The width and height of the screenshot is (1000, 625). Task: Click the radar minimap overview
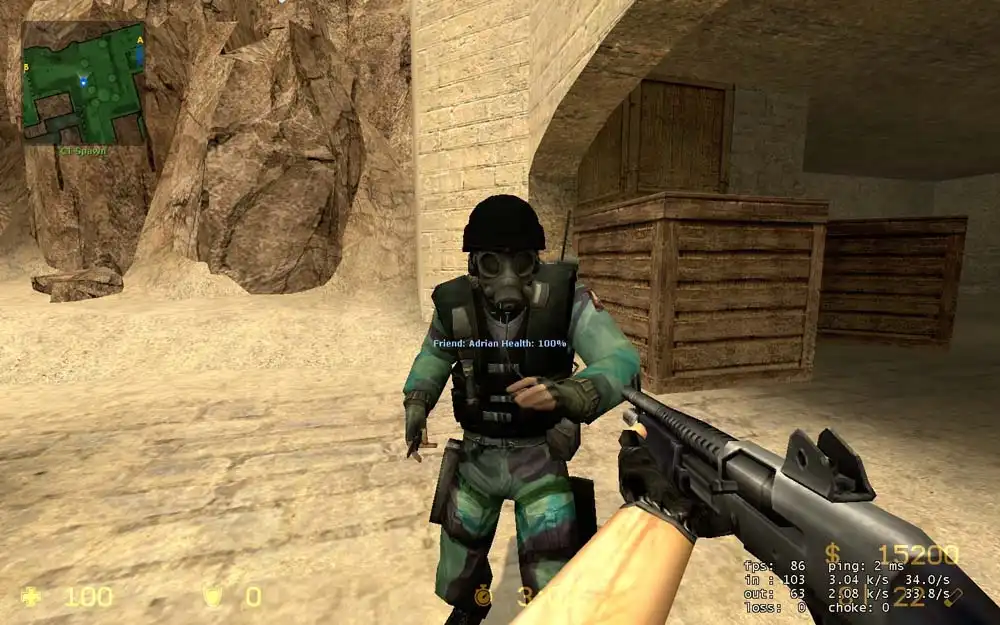(x=84, y=84)
